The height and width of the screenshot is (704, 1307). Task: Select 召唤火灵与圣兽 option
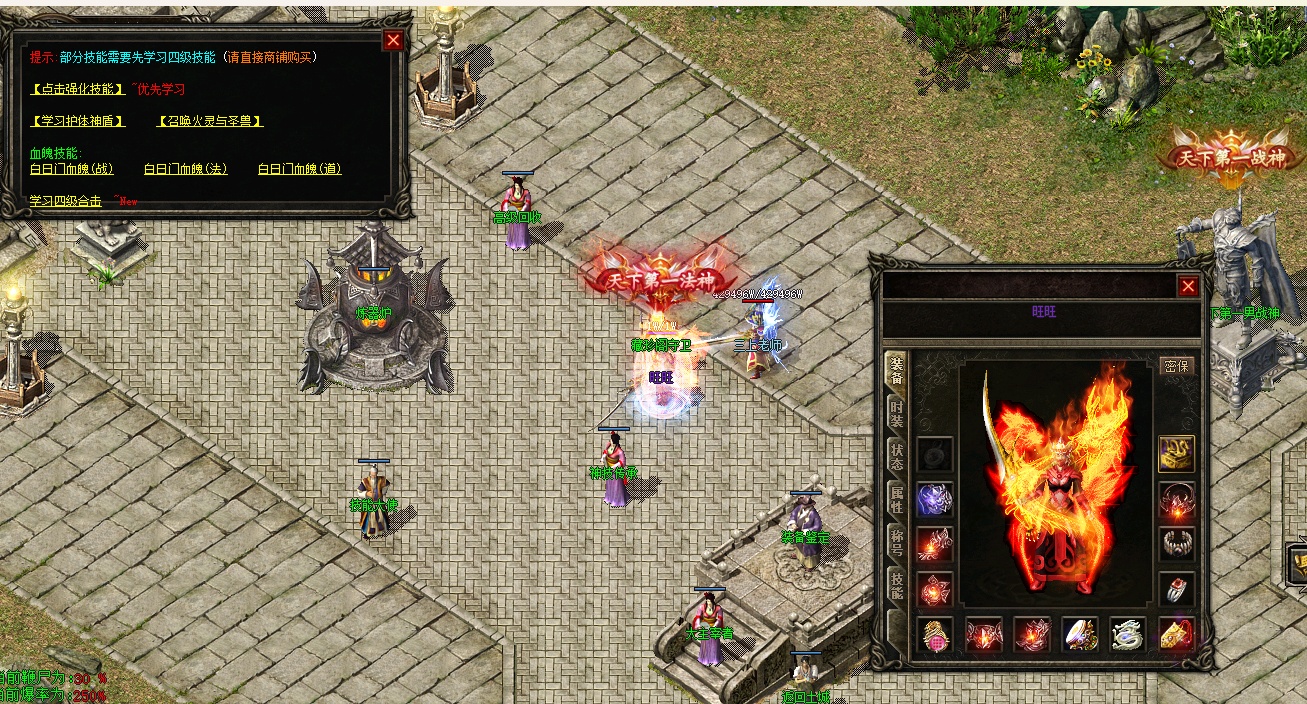[210, 121]
